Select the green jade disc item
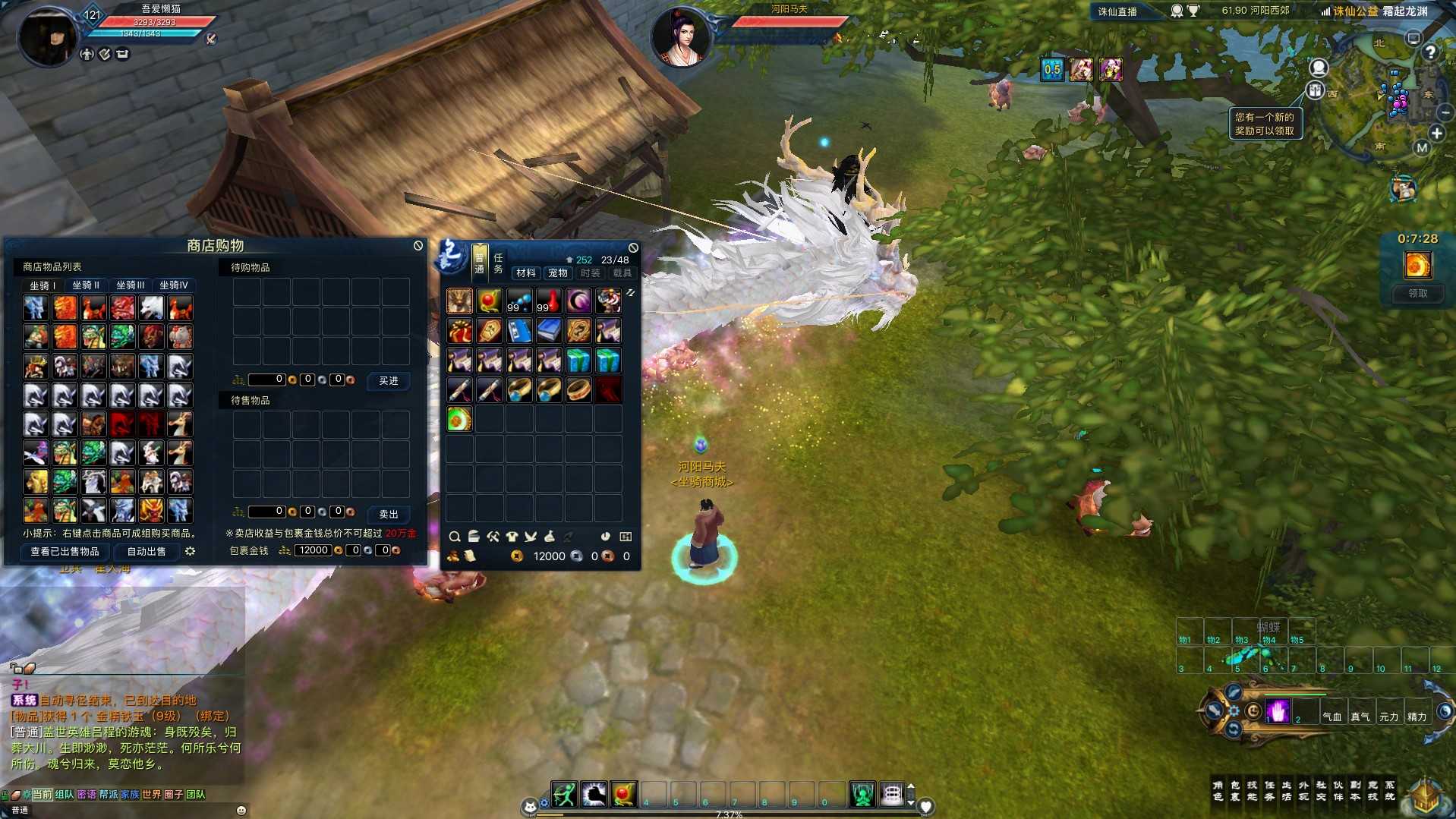The height and width of the screenshot is (819, 1456). (459, 419)
